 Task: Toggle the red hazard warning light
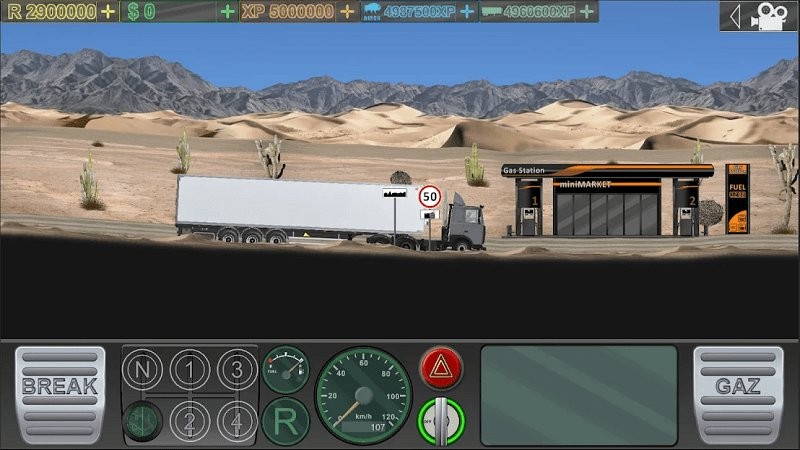(x=441, y=369)
